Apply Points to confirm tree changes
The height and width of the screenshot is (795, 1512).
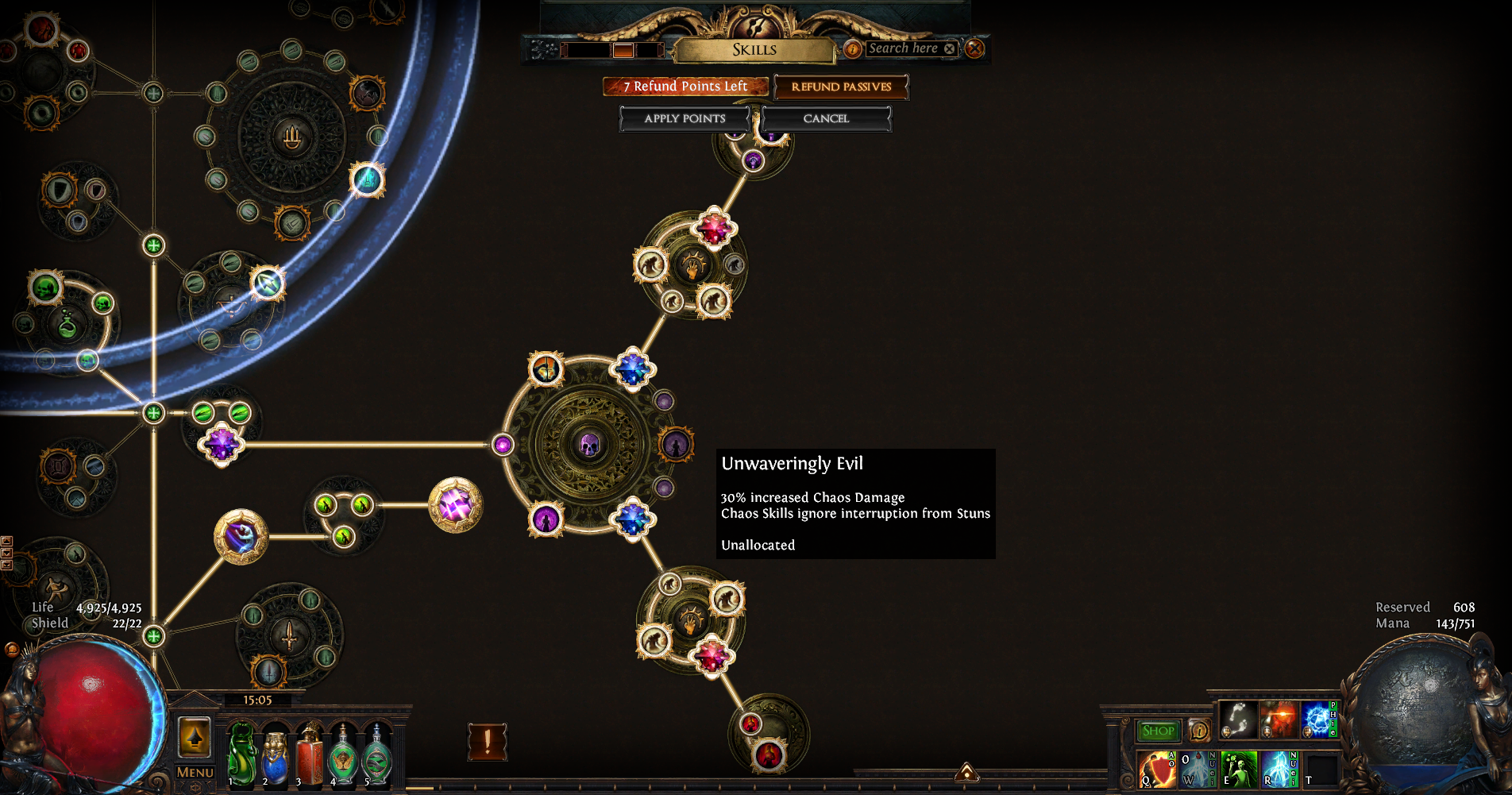[685, 118]
